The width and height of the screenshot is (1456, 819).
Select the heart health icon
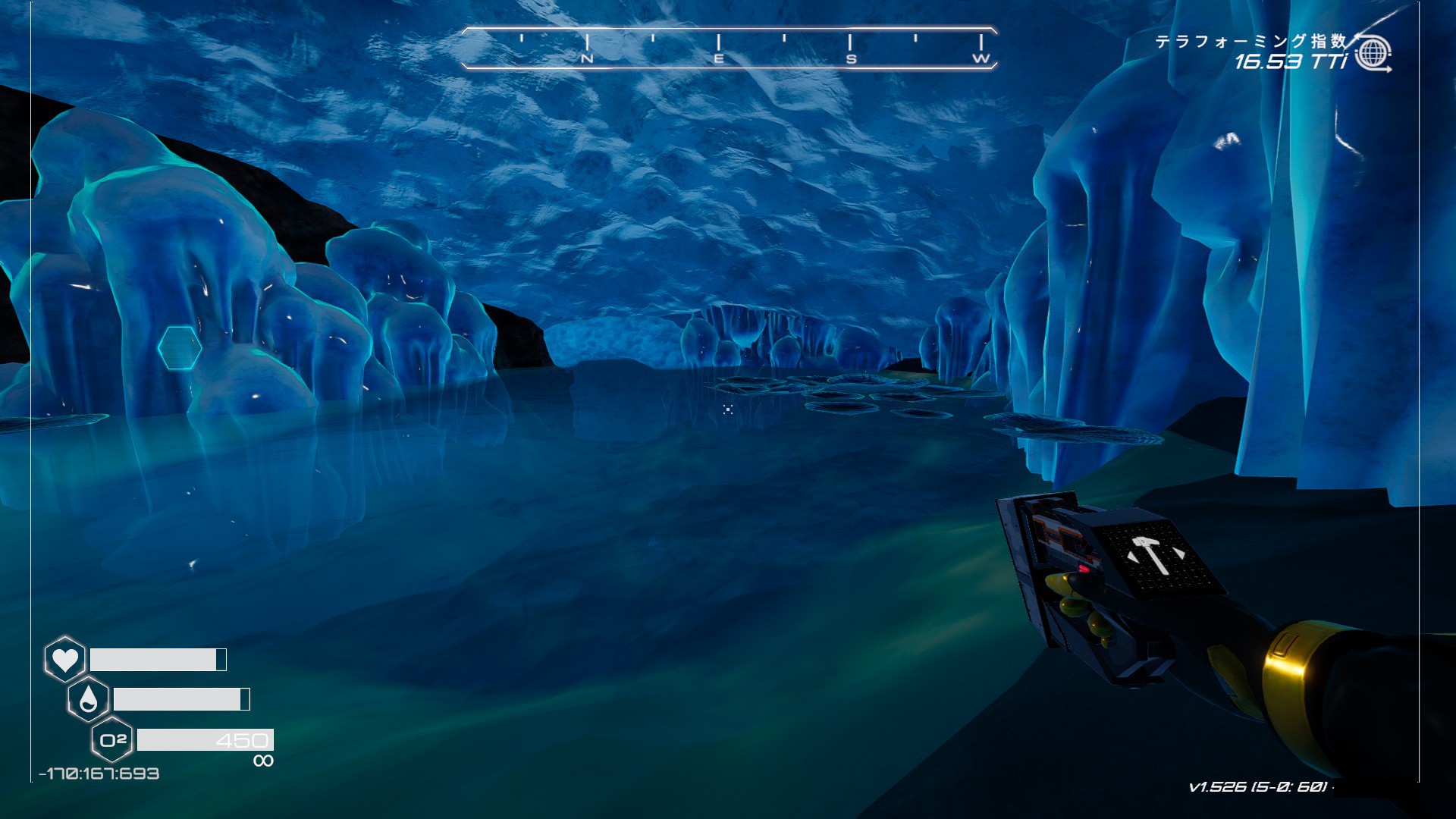tap(64, 659)
